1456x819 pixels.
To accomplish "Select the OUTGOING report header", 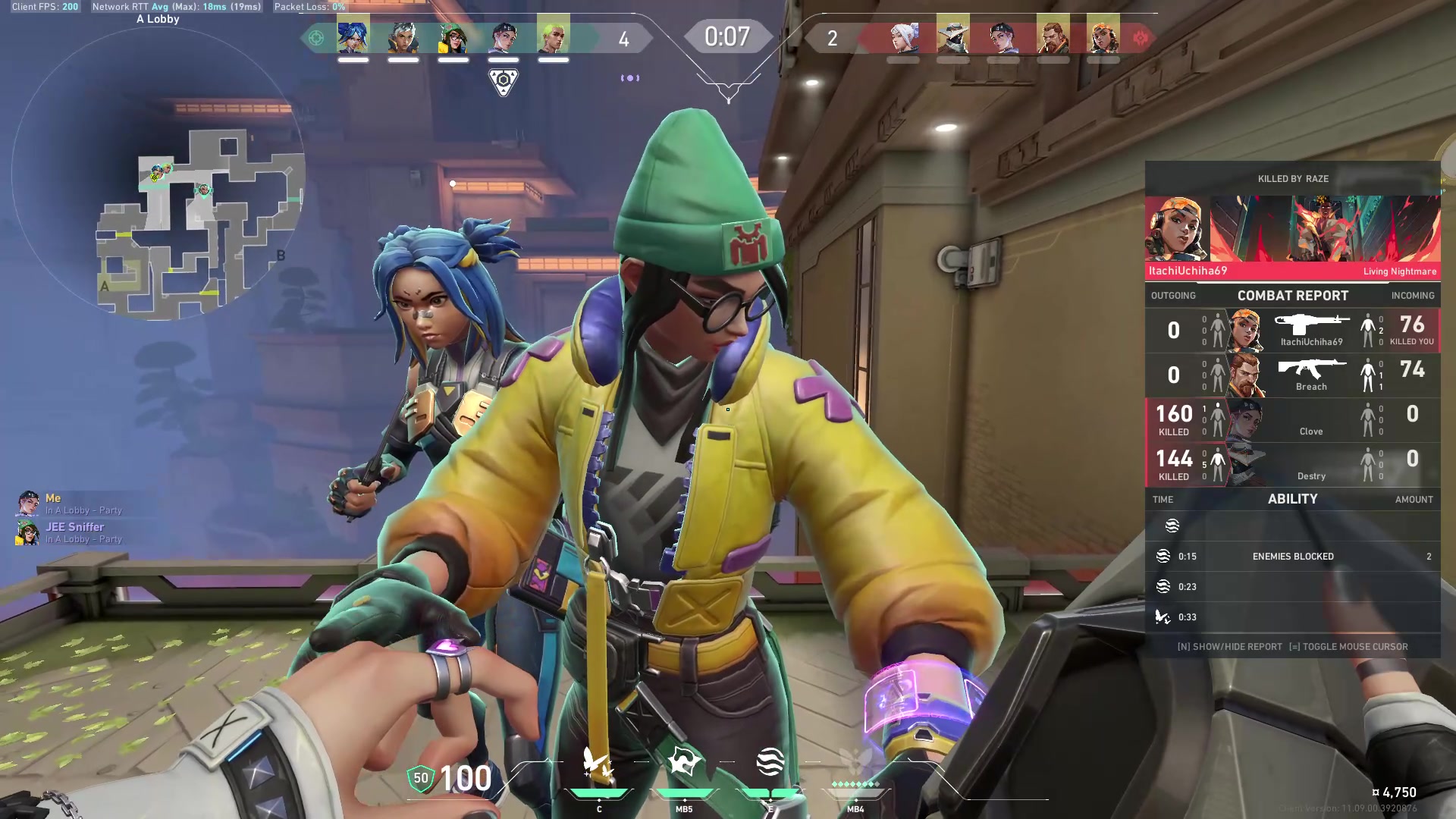I will click(1173, 296).
